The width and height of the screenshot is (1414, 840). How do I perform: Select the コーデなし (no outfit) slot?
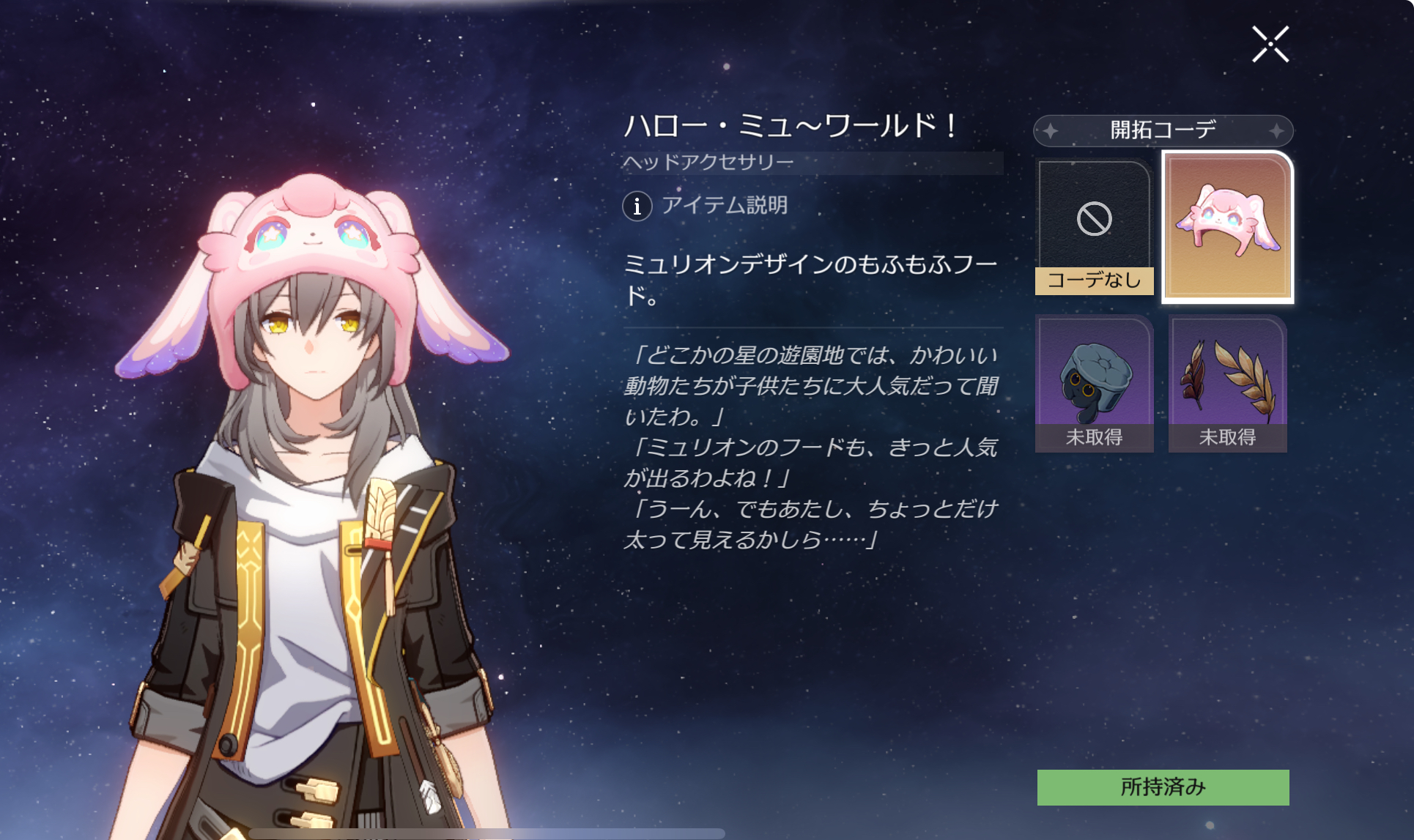click(x=1094, y=227)
